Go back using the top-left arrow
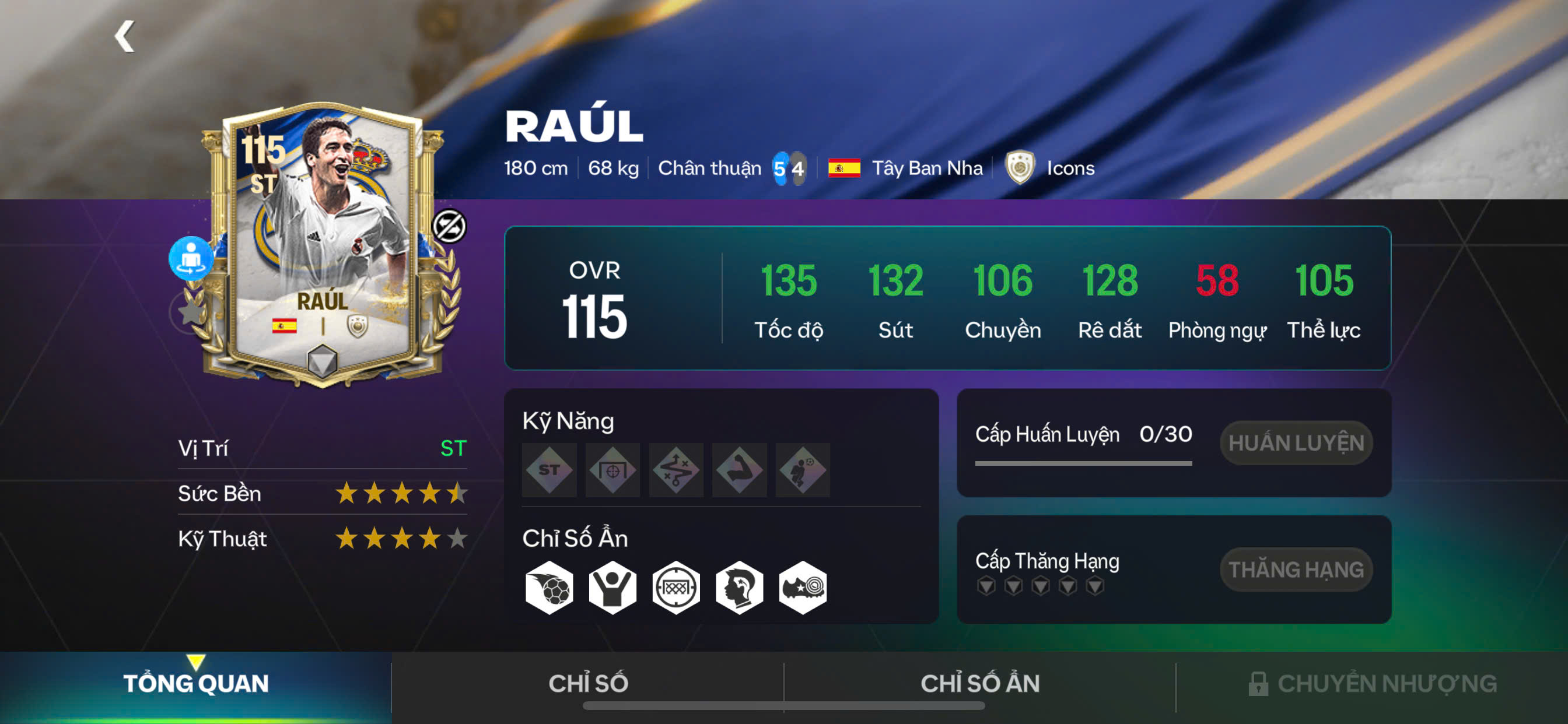 [125, 37]
